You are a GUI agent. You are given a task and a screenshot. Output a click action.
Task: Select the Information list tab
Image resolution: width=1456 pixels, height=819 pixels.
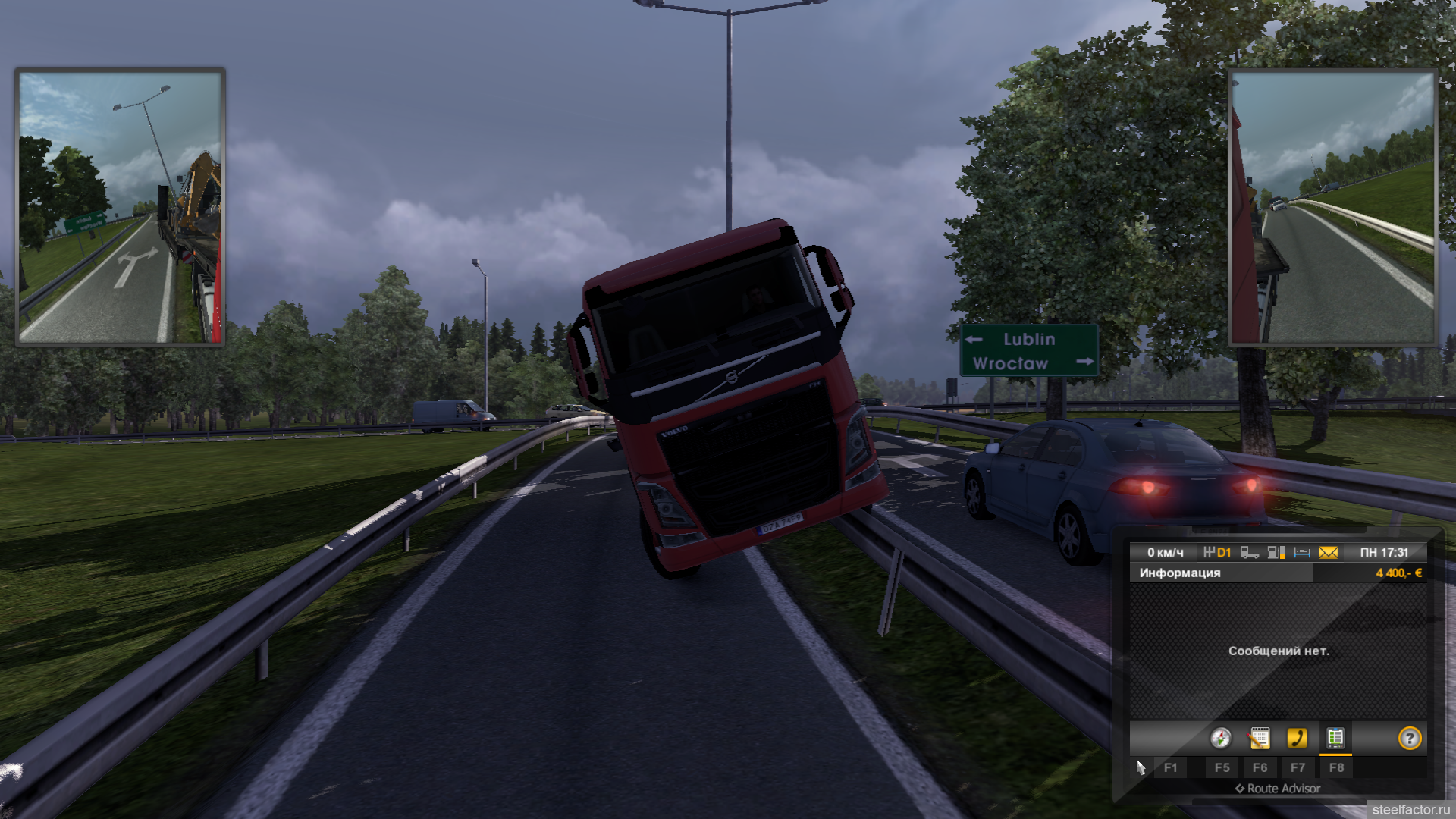pyautogui.click(x=1335, y=738)
